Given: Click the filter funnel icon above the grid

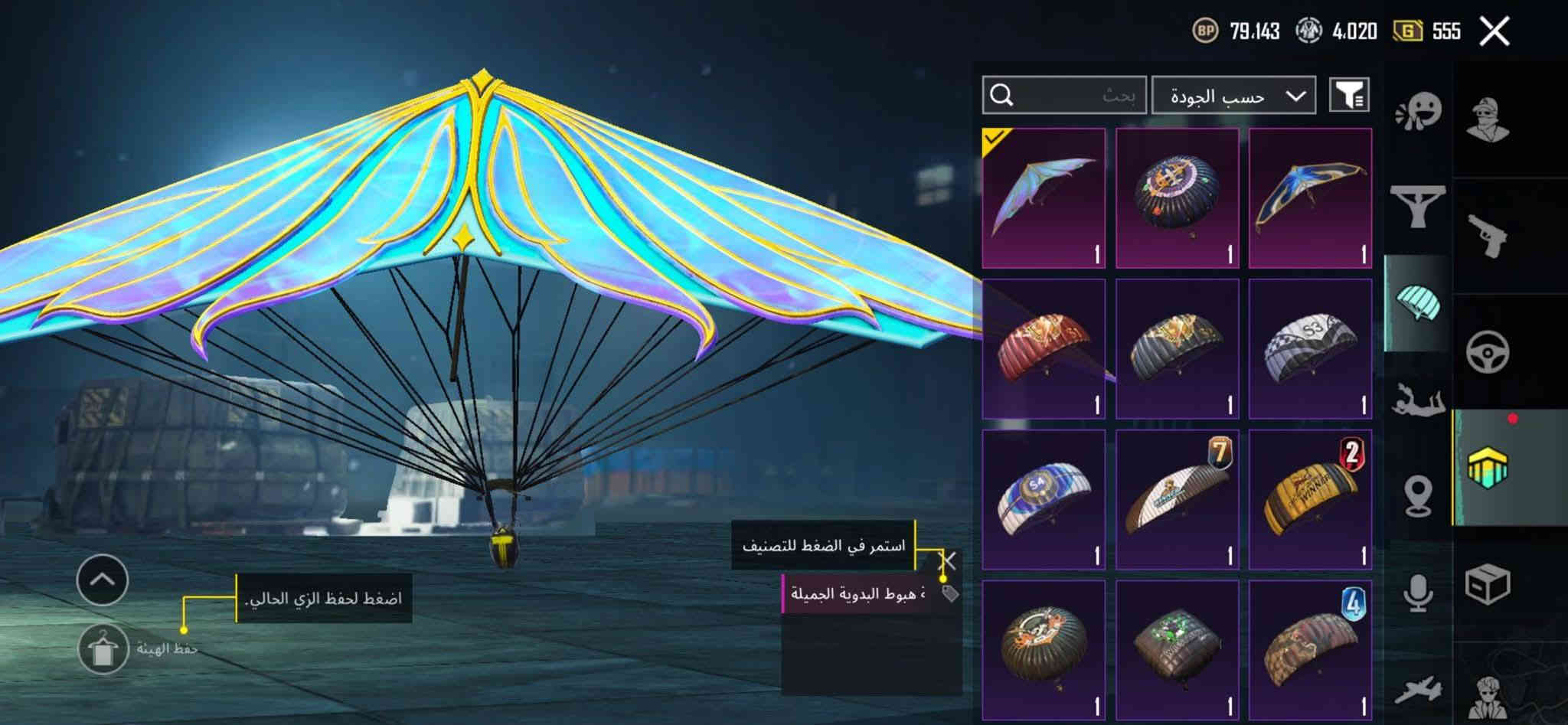Looking at the screenshot, I should coord(1351,95).
